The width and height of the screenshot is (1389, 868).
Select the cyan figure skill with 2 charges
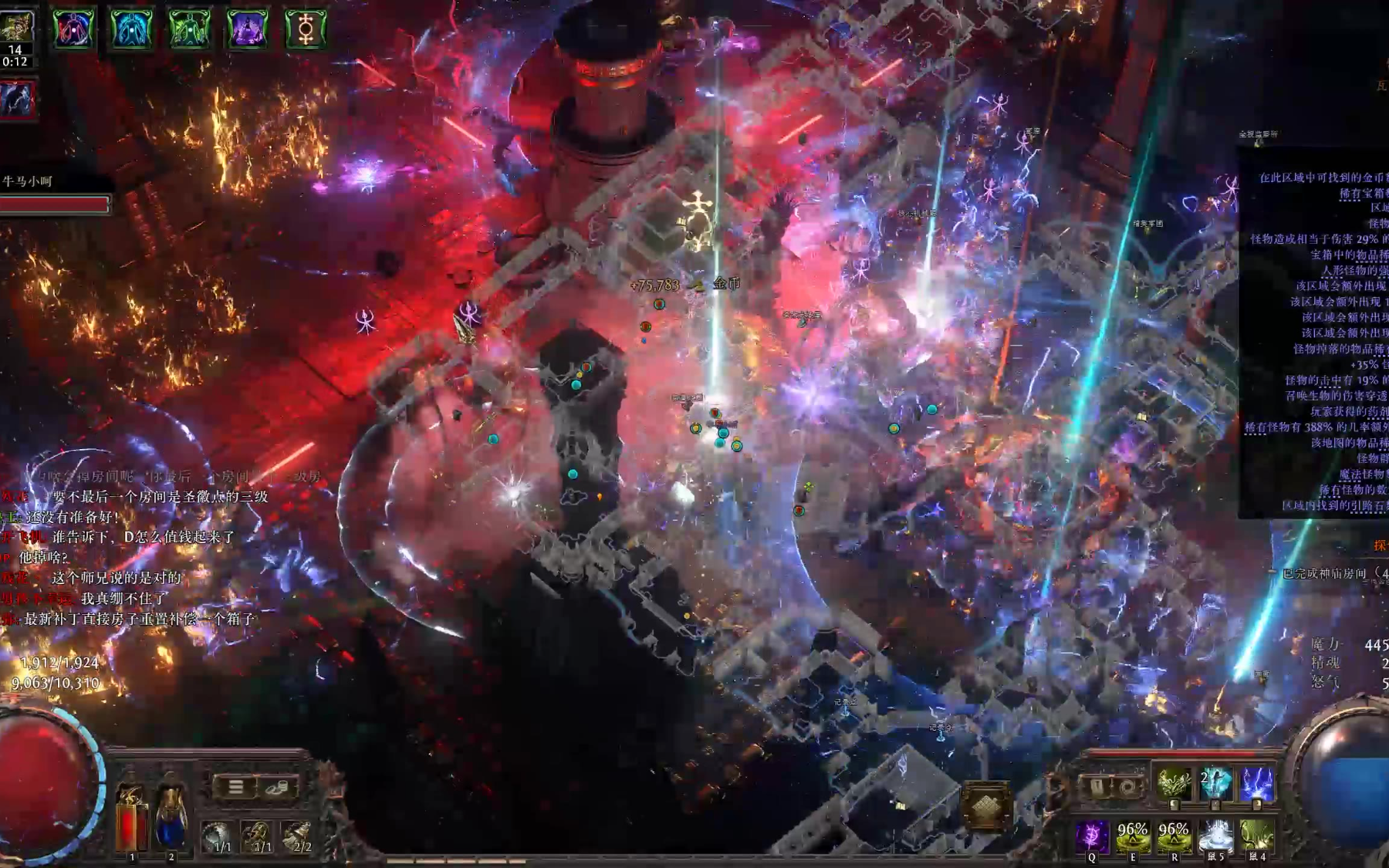coord(1215,785)
